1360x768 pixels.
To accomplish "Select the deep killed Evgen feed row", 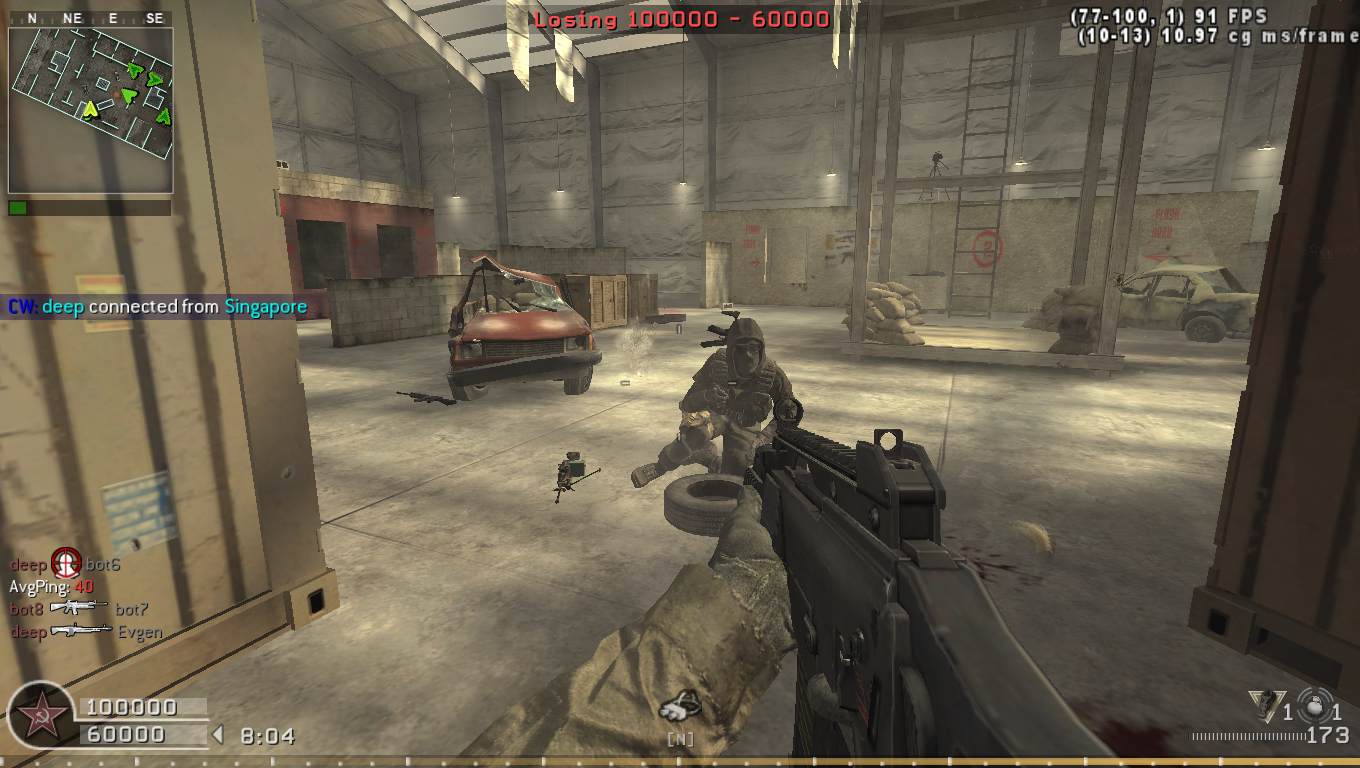I will pos(86,632).
